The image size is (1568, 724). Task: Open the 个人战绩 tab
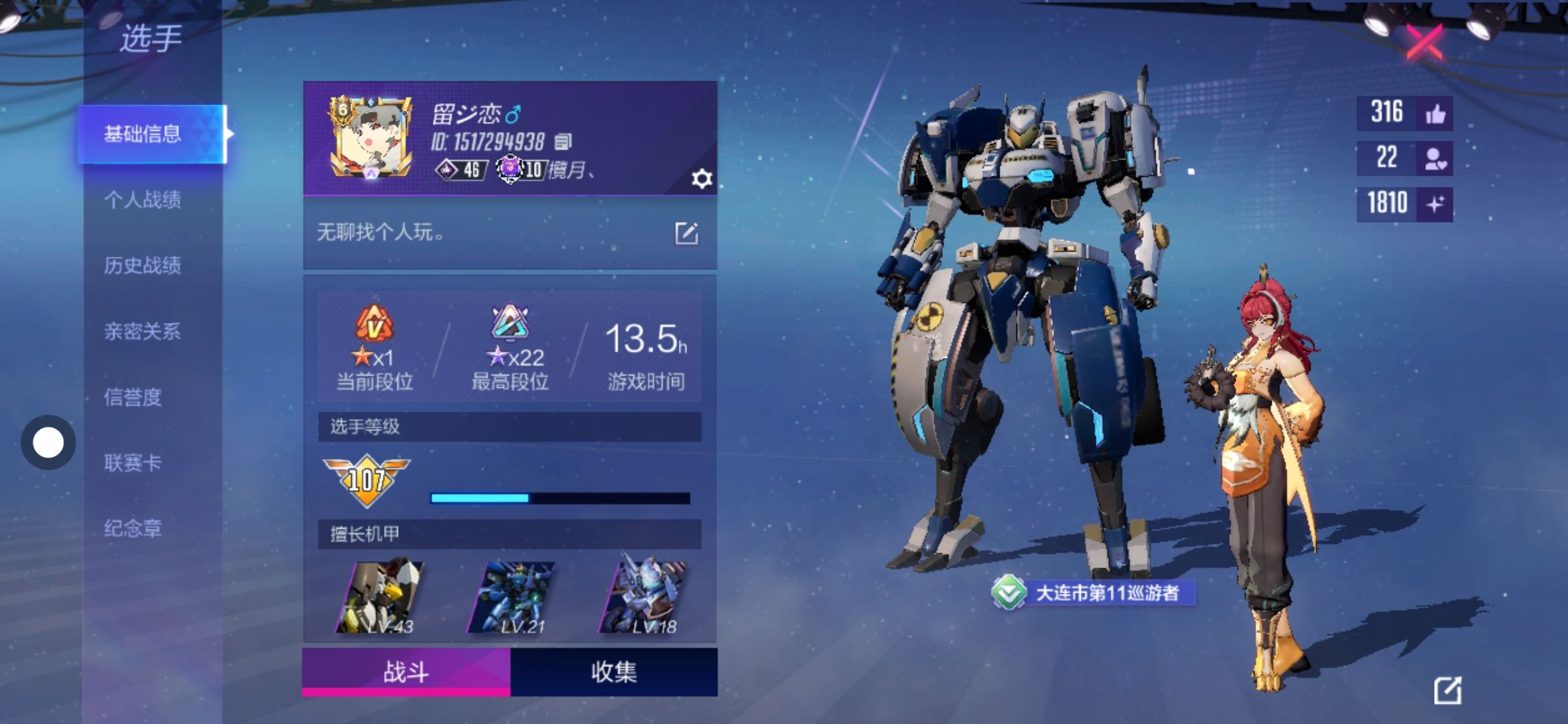(143, 200)
